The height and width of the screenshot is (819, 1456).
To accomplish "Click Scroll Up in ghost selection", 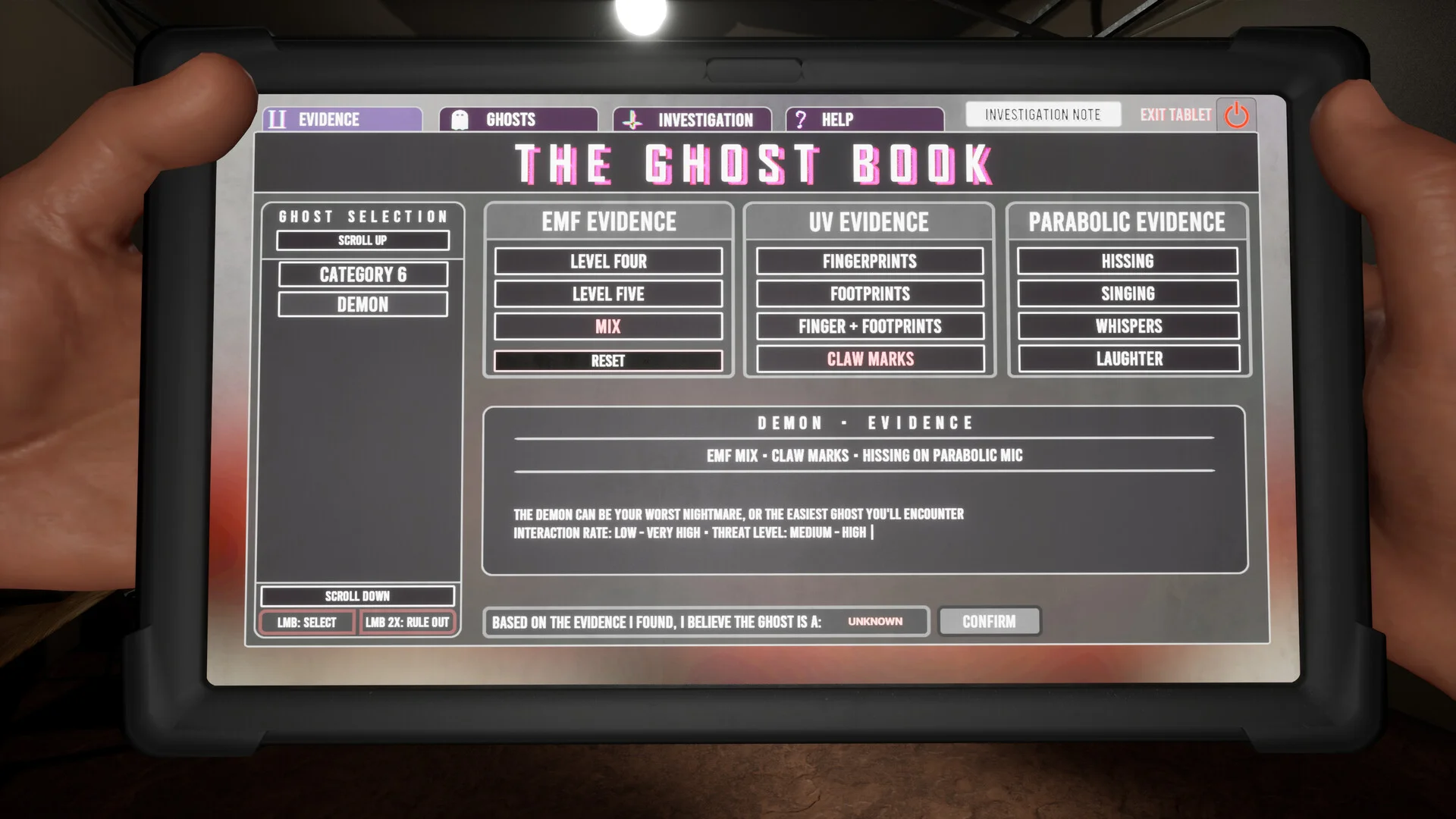I will 362,240.
